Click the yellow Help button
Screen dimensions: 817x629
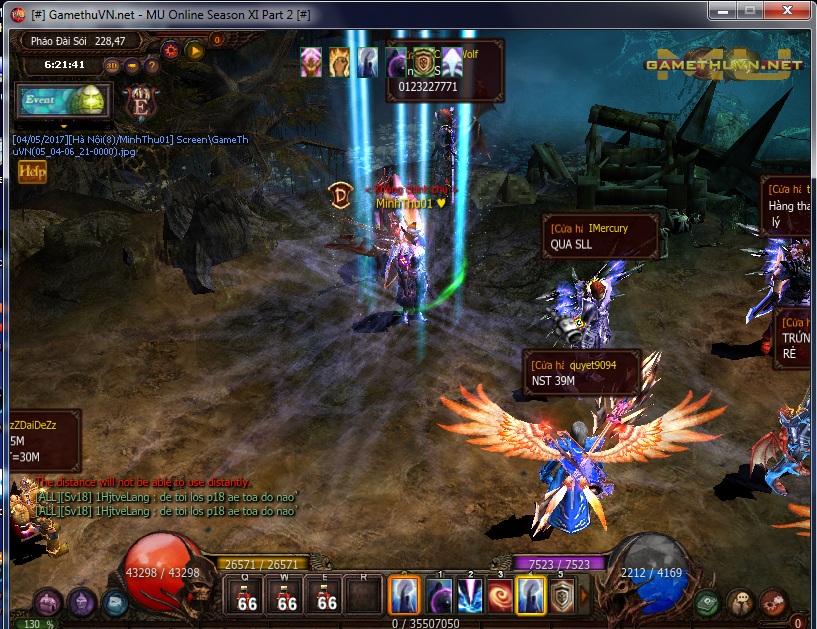[32, 171]
